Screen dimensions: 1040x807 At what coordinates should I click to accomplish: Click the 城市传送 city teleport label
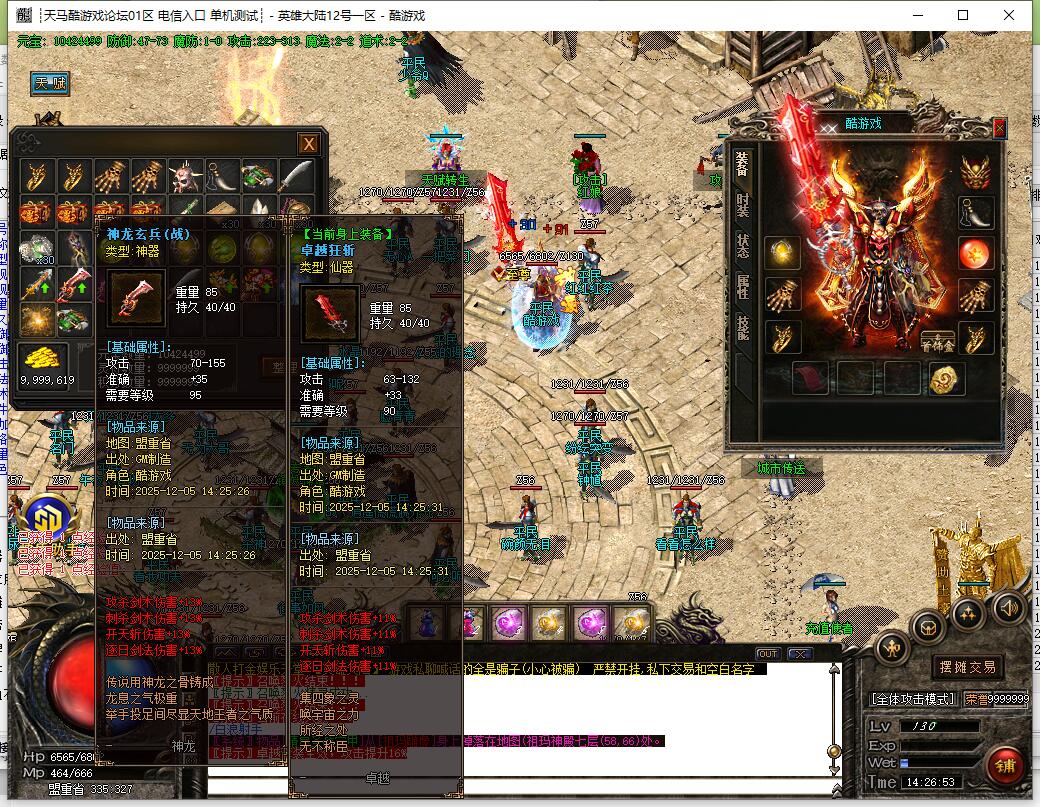point(780,468)
